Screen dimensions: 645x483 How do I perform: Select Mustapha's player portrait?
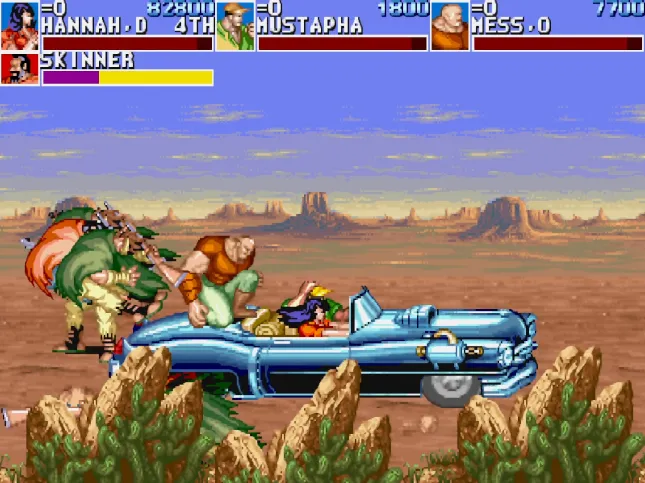coord(234,26)
